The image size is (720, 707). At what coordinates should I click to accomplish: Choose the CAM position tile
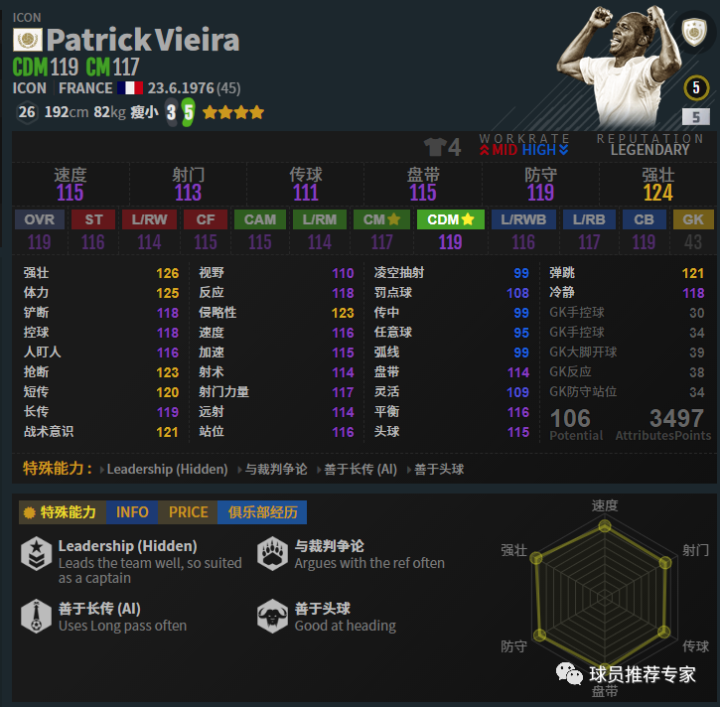pyautogui.click(x=260, y=219)
